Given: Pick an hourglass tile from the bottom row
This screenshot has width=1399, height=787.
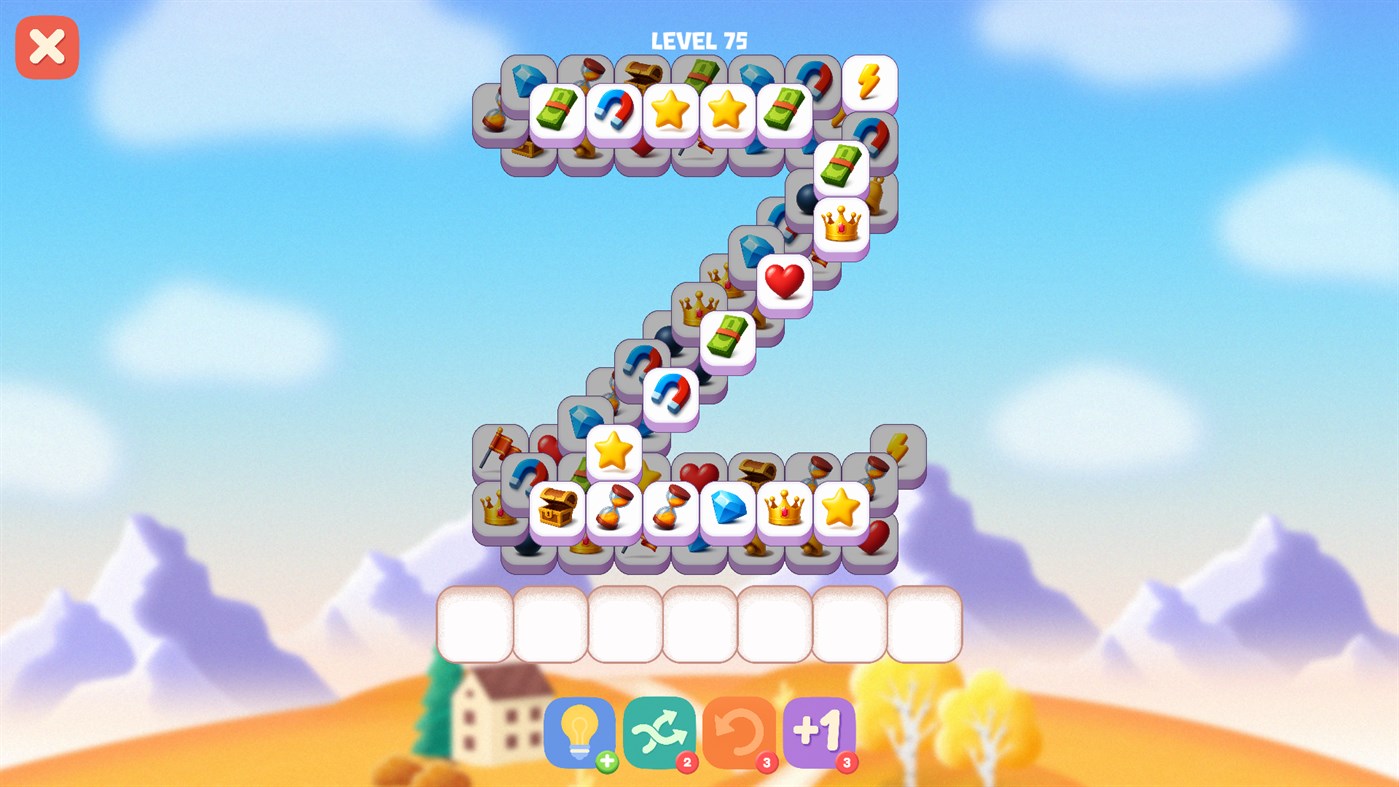Looking at the screenshot, I should click(x=615, y=508).
